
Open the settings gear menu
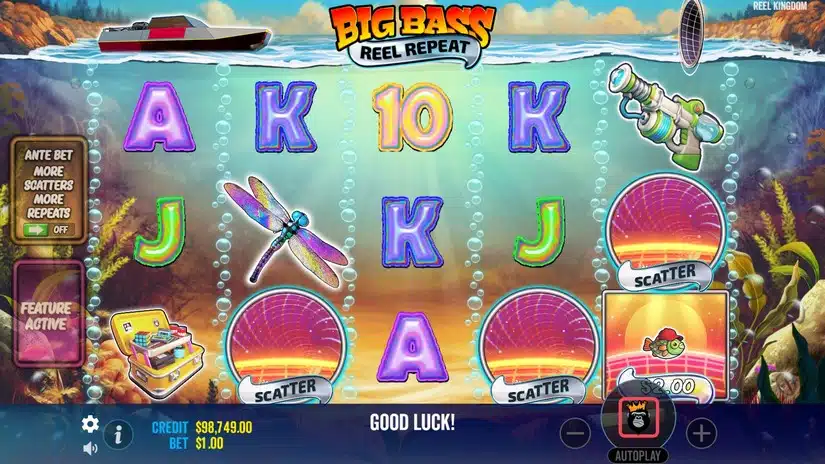point(90,423)
